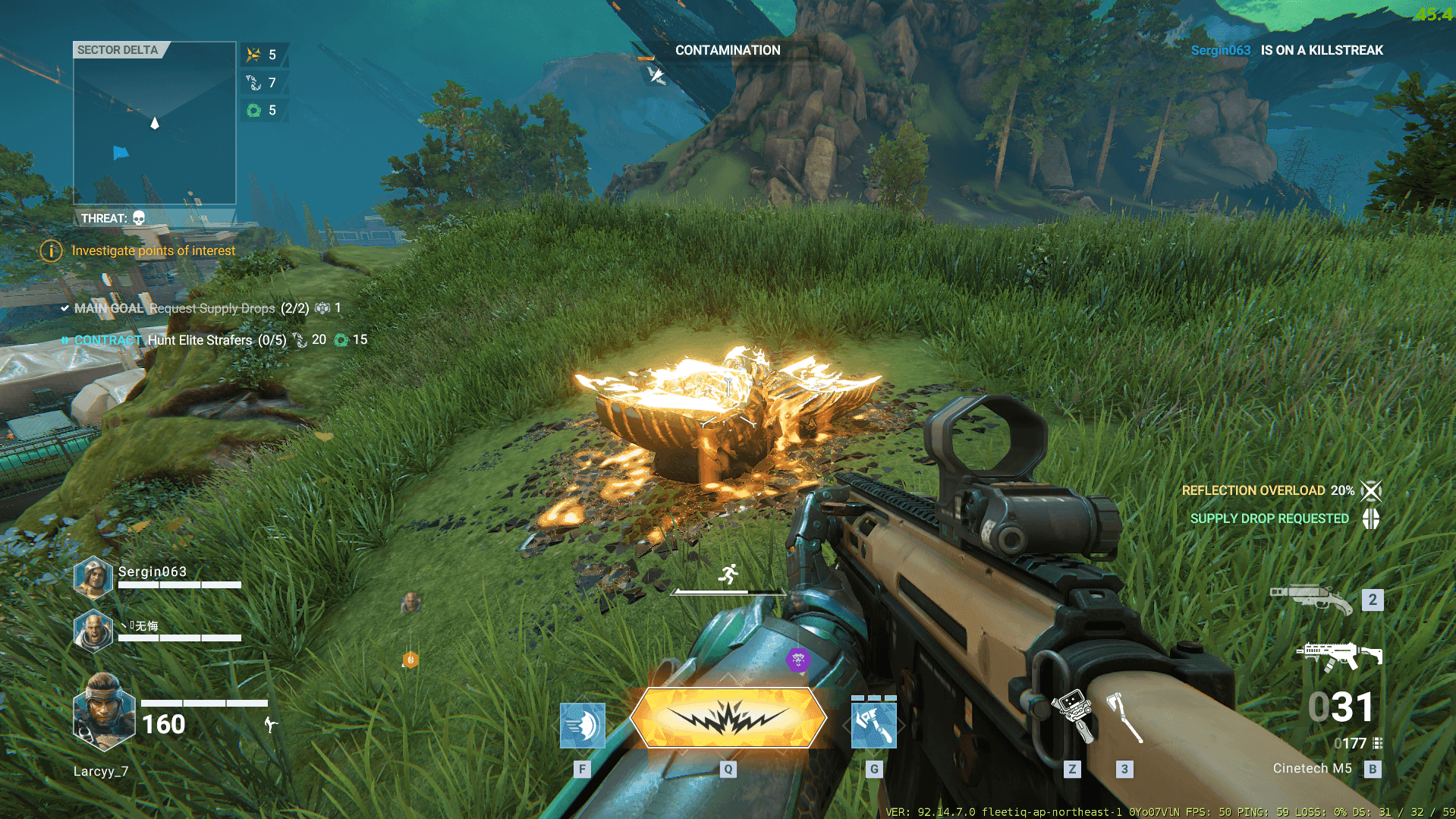Select the Cinetech M5 rifle icon
This screenshot has width=1456, height=819.
pos(1339,655)
